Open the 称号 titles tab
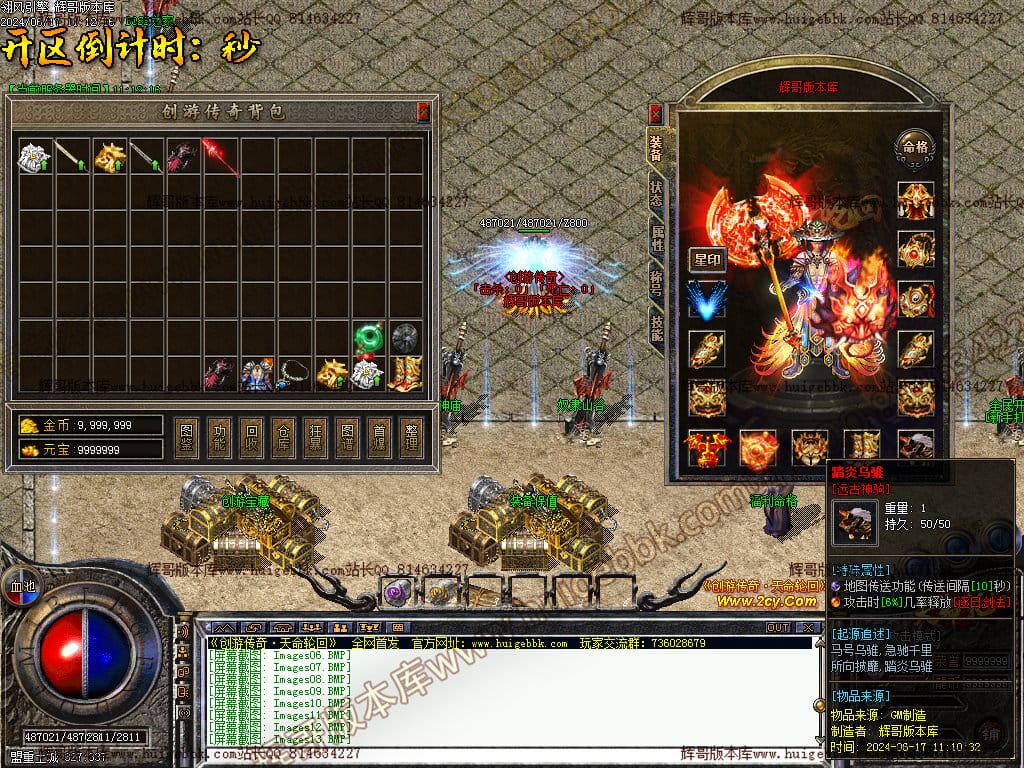Viewport: 1024px width, 768px height. pyautogui.click(x=656, y=284)
